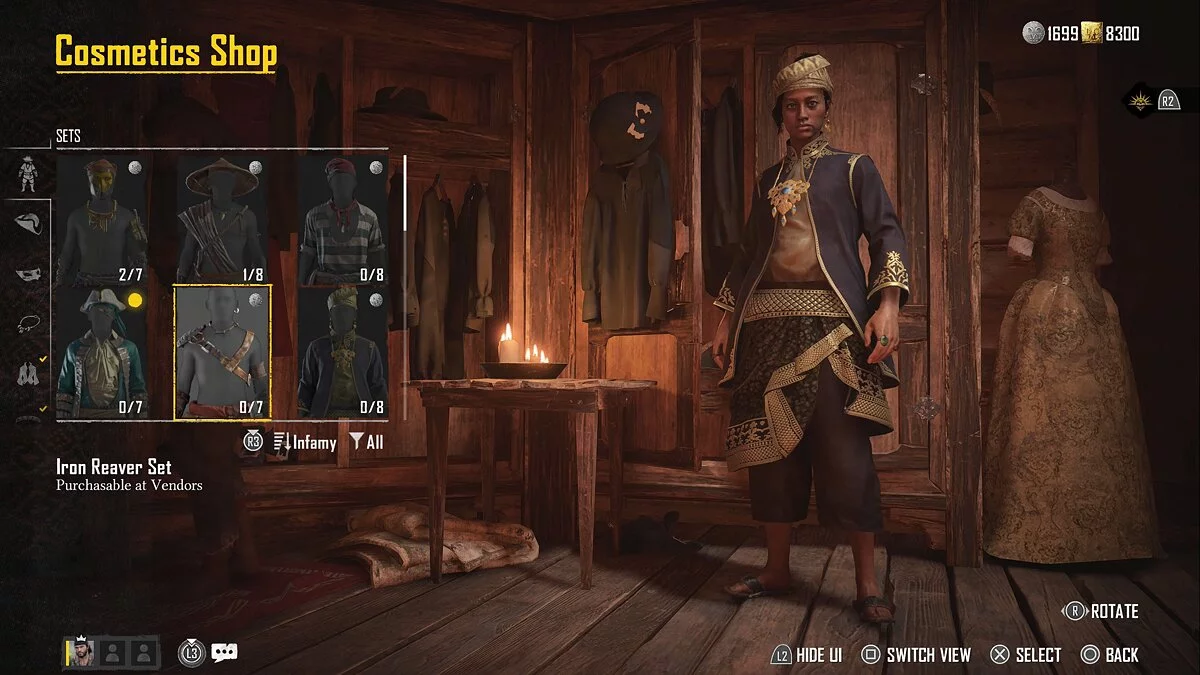1200x675 pixels.
Task: Choose the conical straw hat set
Action: pyautogui.click(x=222, y=219)
